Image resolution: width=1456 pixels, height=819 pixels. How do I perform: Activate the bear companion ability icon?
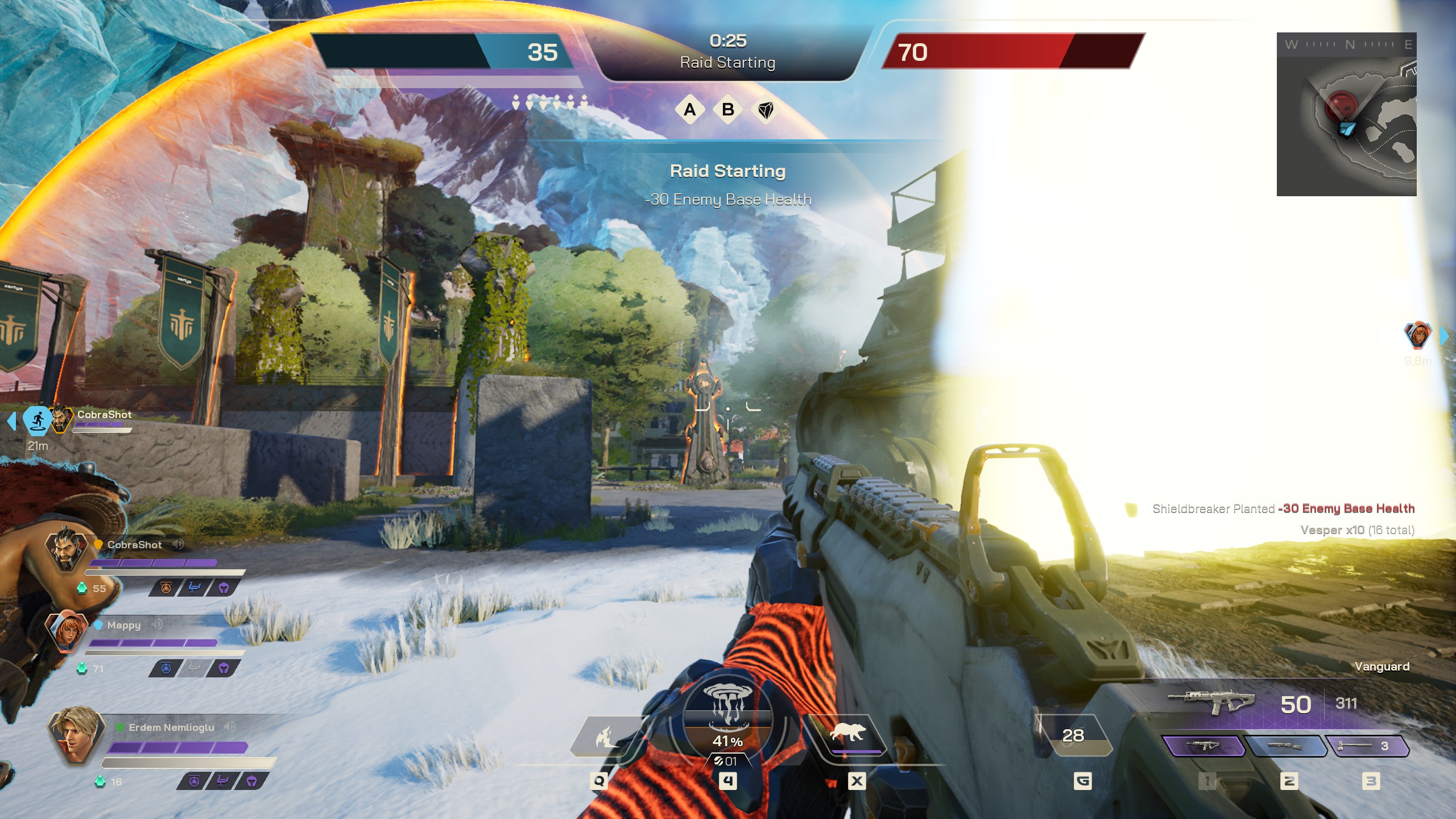[x=848, y=734]
